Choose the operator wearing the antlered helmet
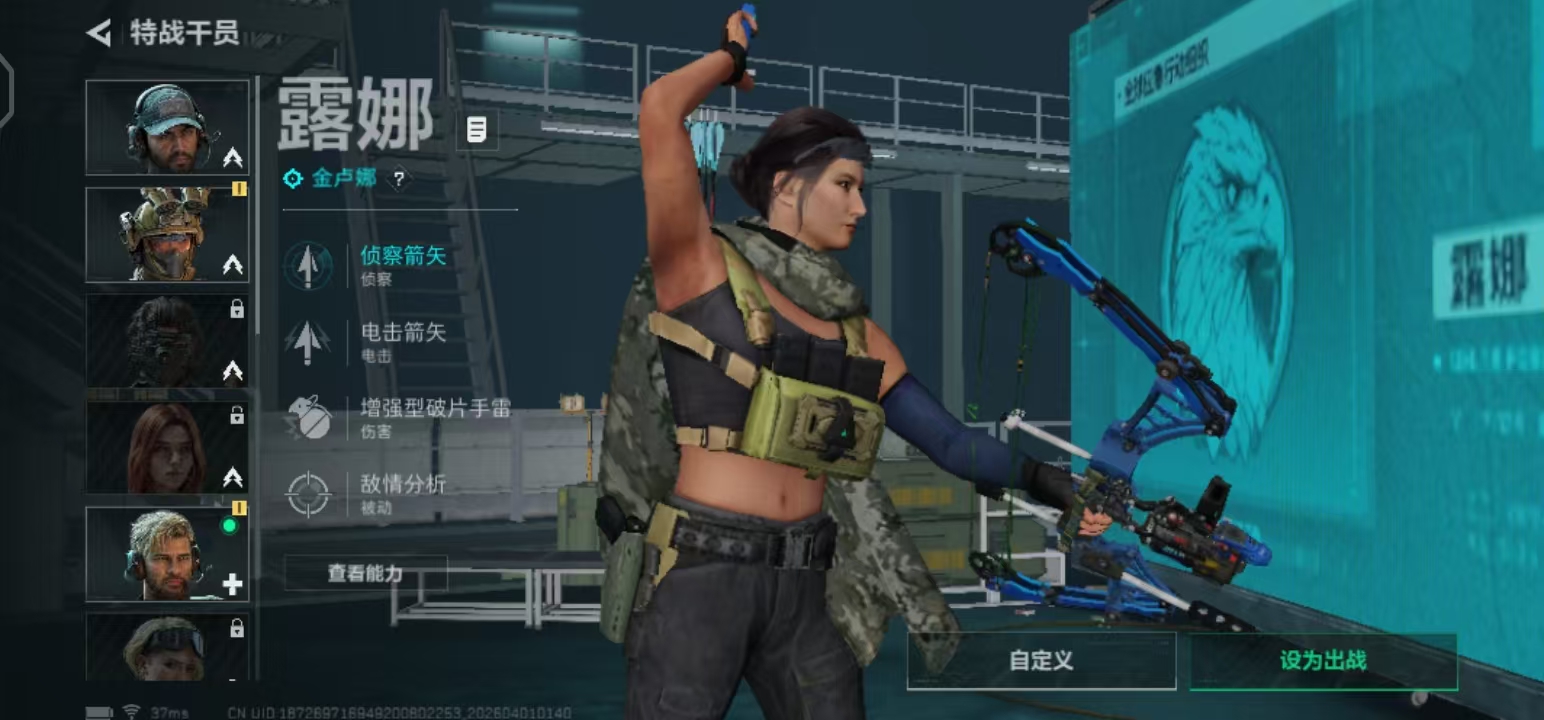 (167, 234)
